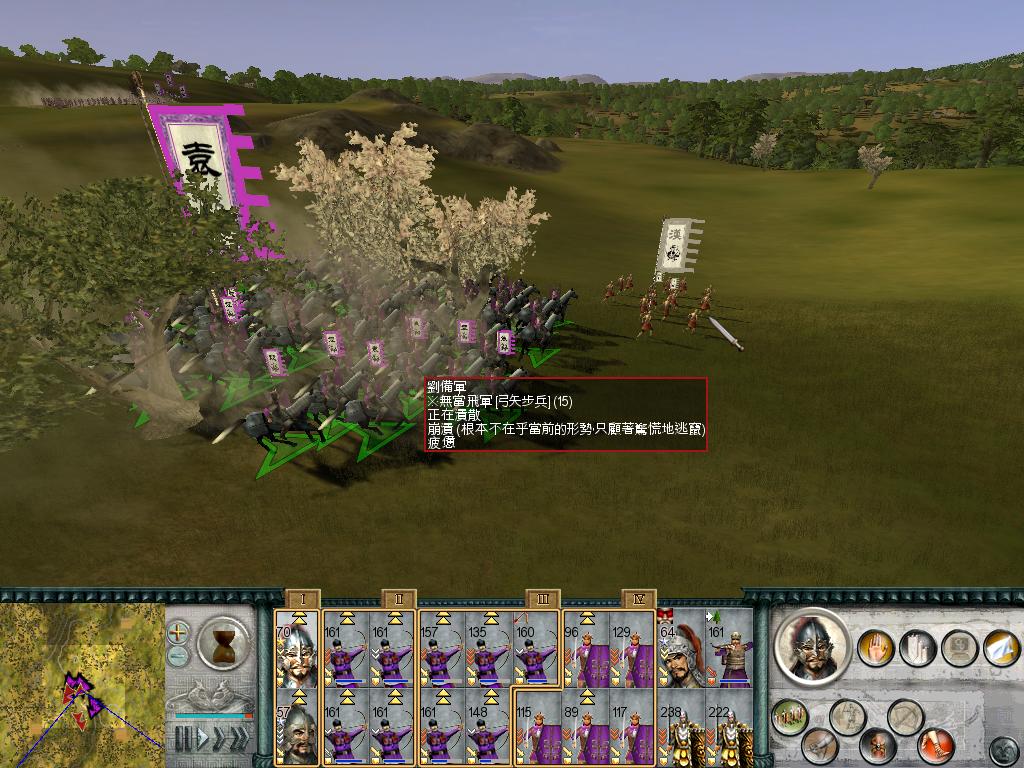Select red-plumed general card with 64 men
The width and height of the screenshot is (1024, 768).
680,650
